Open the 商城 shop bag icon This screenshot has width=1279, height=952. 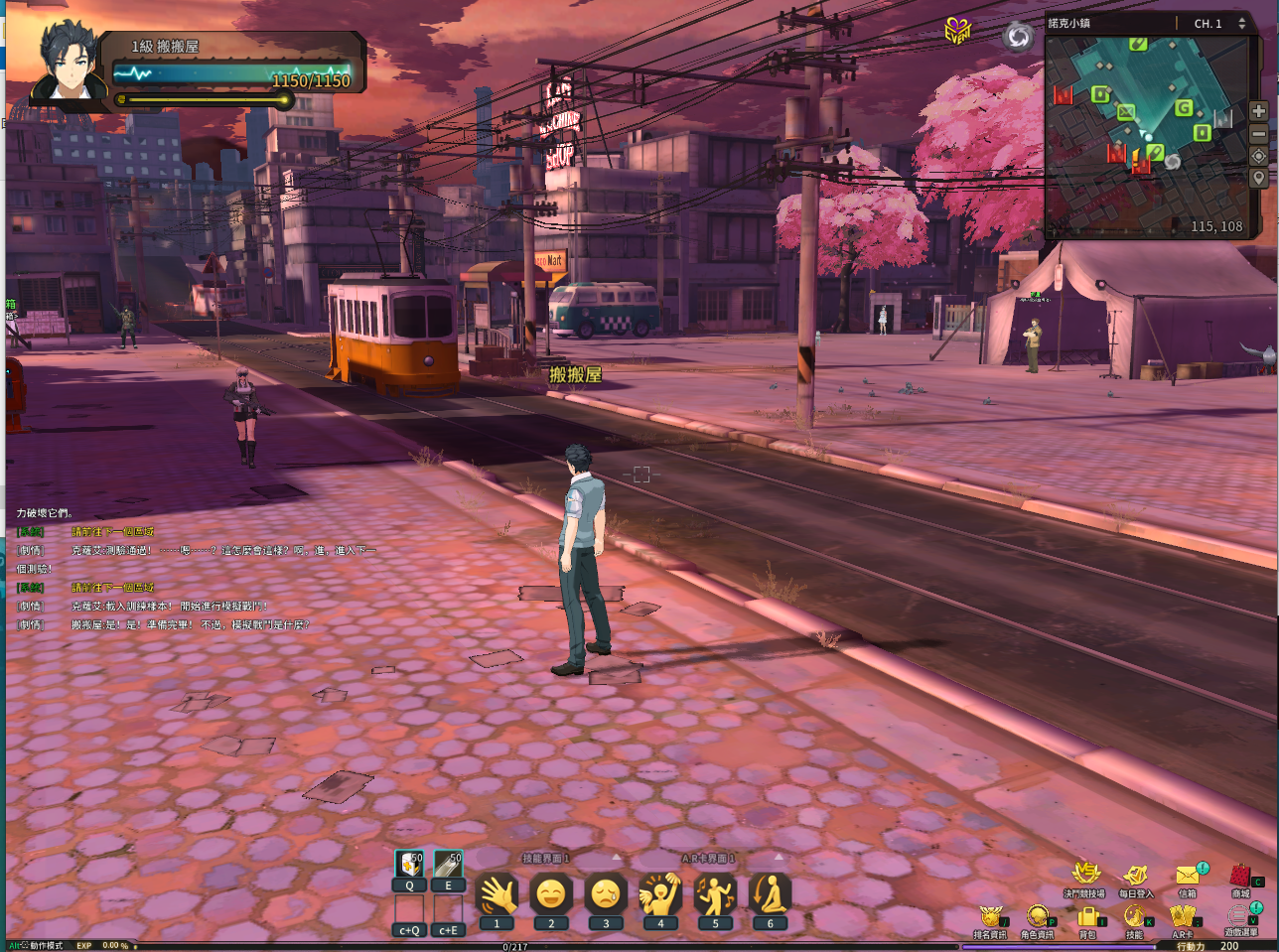point(1240,876)
